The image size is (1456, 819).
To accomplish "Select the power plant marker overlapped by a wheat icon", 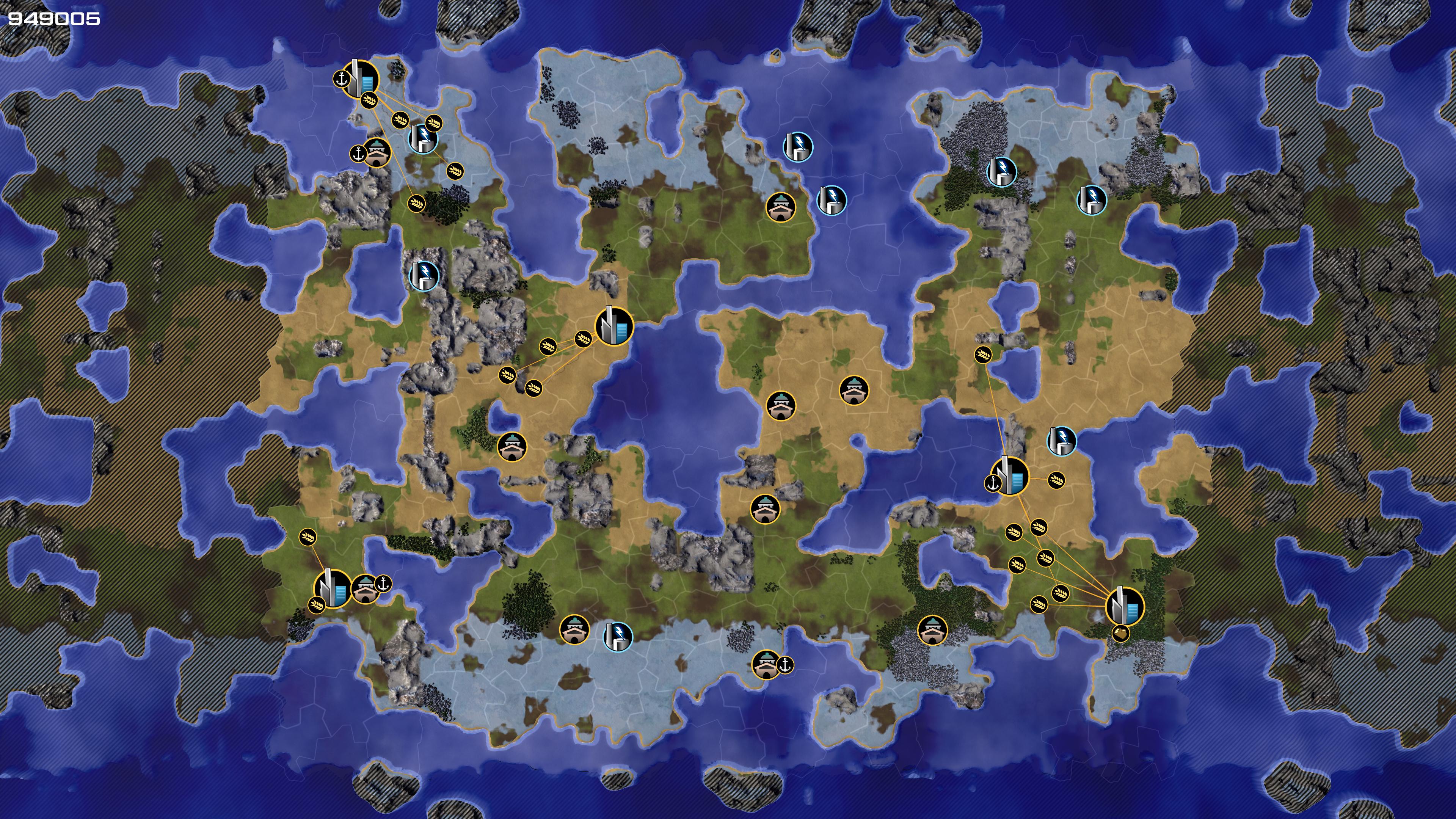I will coord(422,137).
